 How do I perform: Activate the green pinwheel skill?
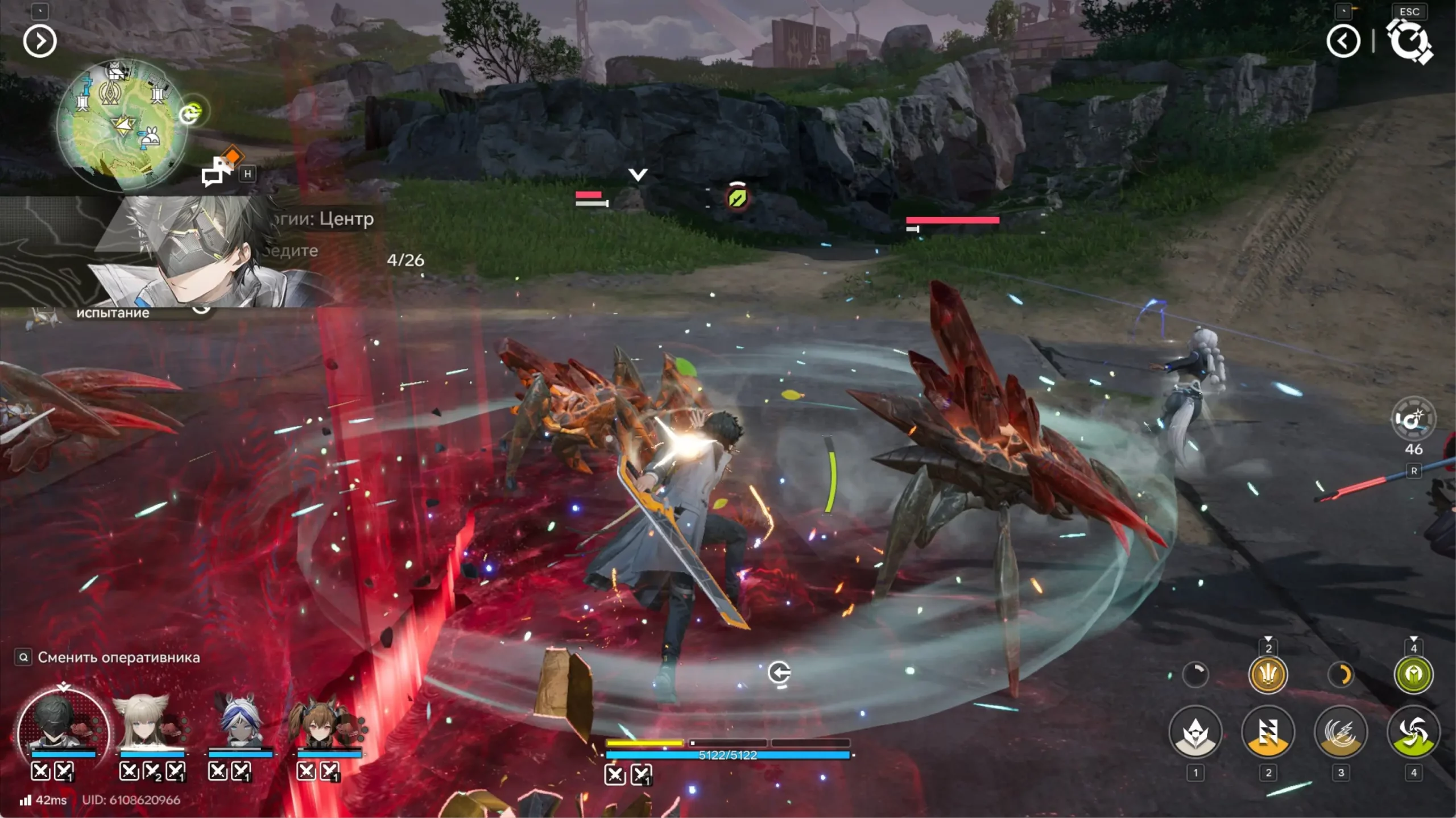(1413, 732)
